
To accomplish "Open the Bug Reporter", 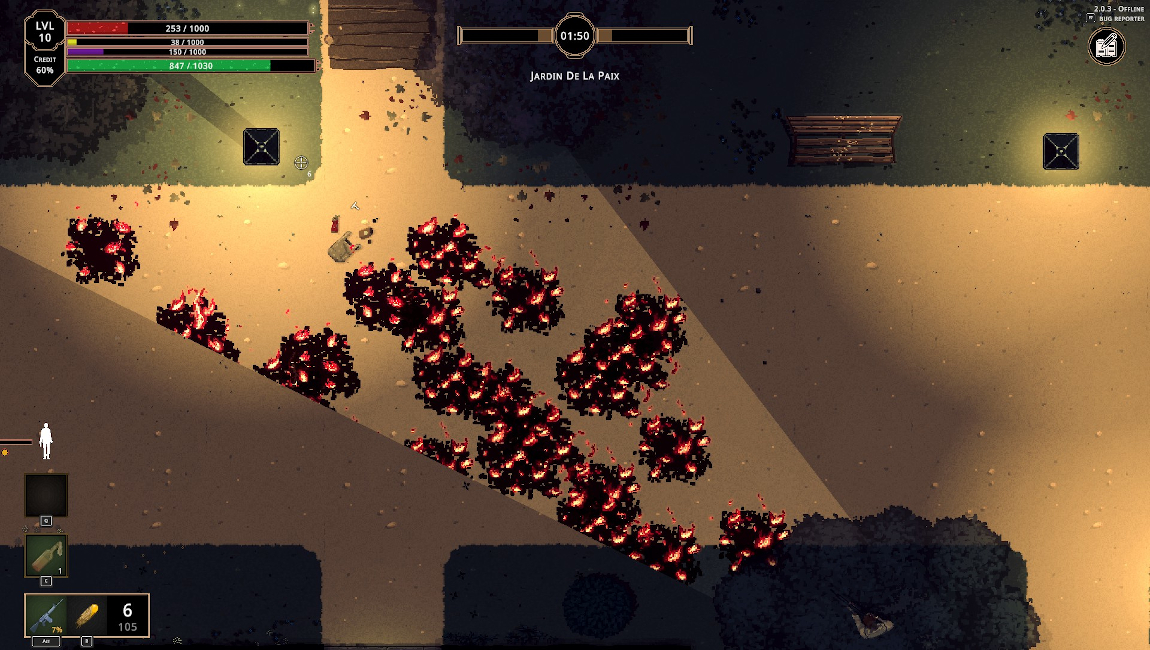I will 1119,18.
